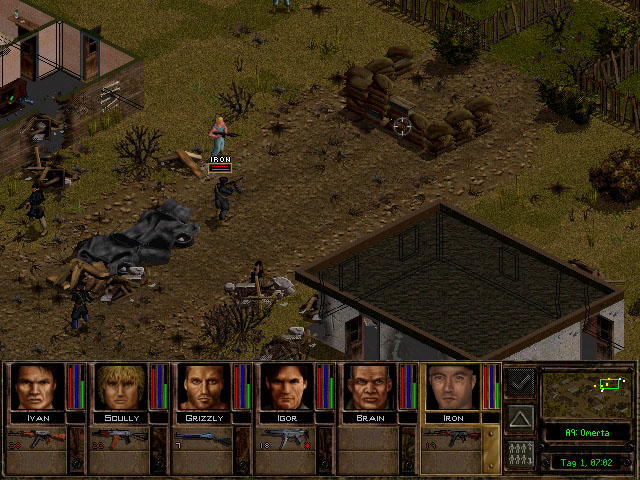The image size is (640, 480).
Task: Choose Grizzly's mercenary portrait
Action: (204, 387)
